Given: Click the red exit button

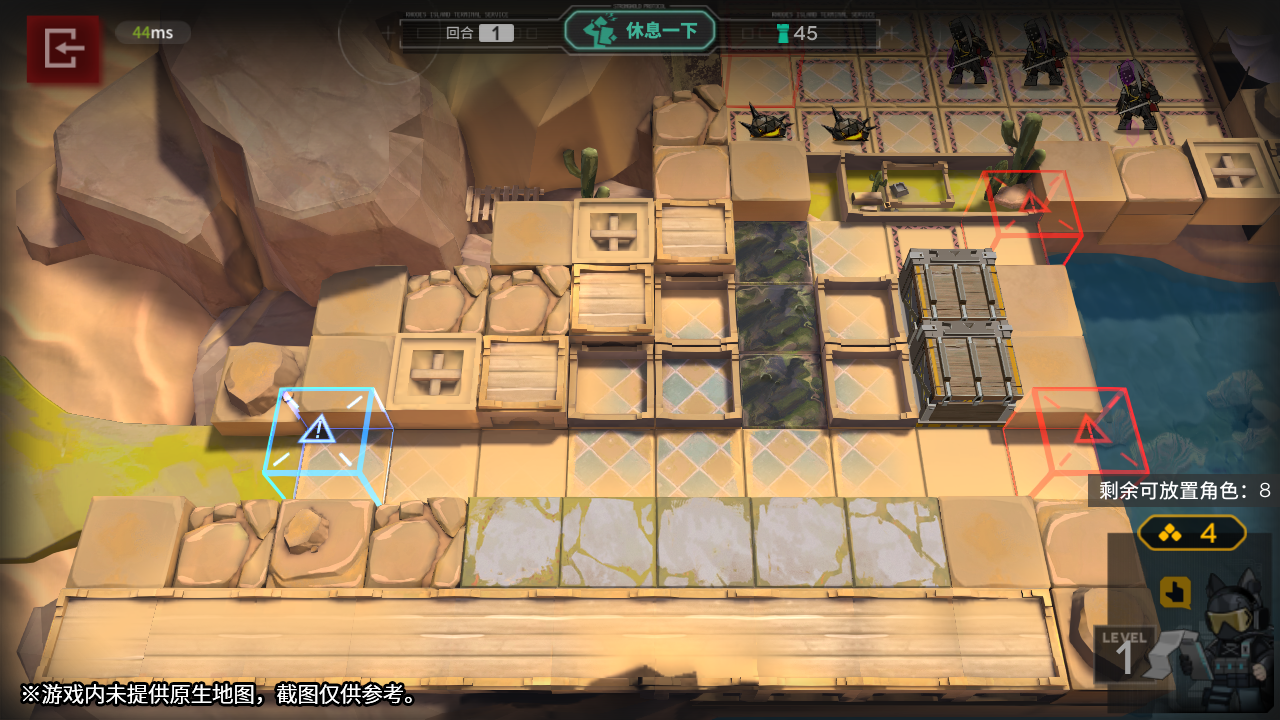Looking at the screenshot, I should pos(64,48).
